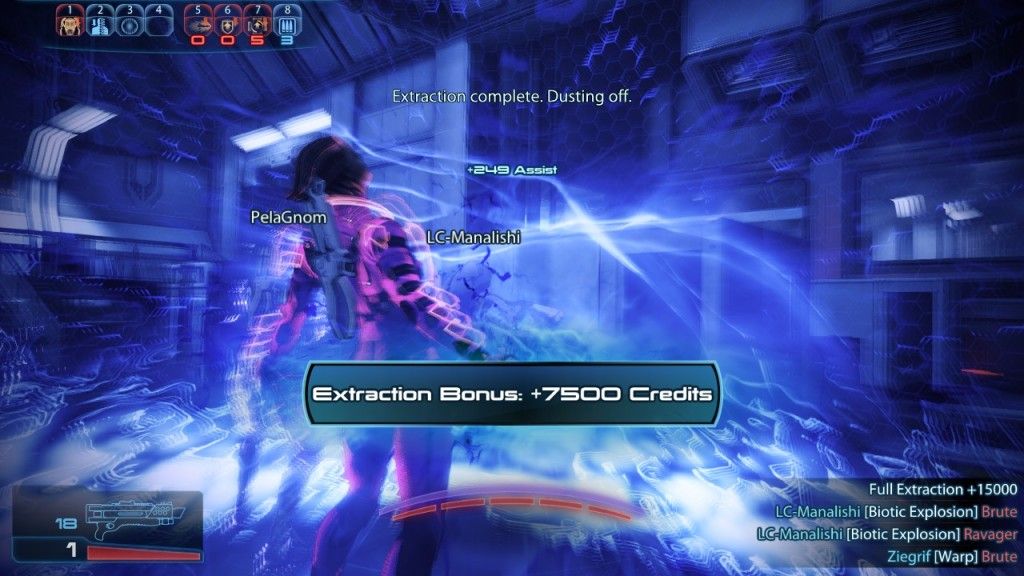Activate the consumable in hotbar slot 7
1024x576 pixels.
pos(256,22)
